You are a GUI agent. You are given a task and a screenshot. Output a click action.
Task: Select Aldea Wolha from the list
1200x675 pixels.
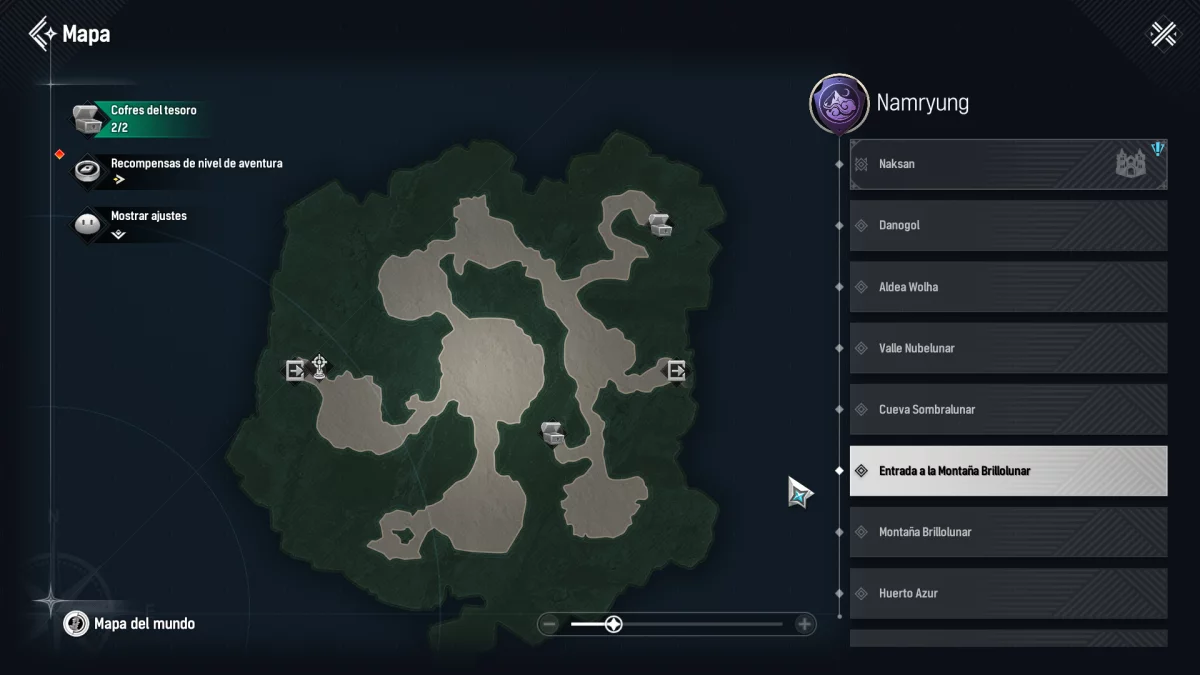[x=1008, y=287]
